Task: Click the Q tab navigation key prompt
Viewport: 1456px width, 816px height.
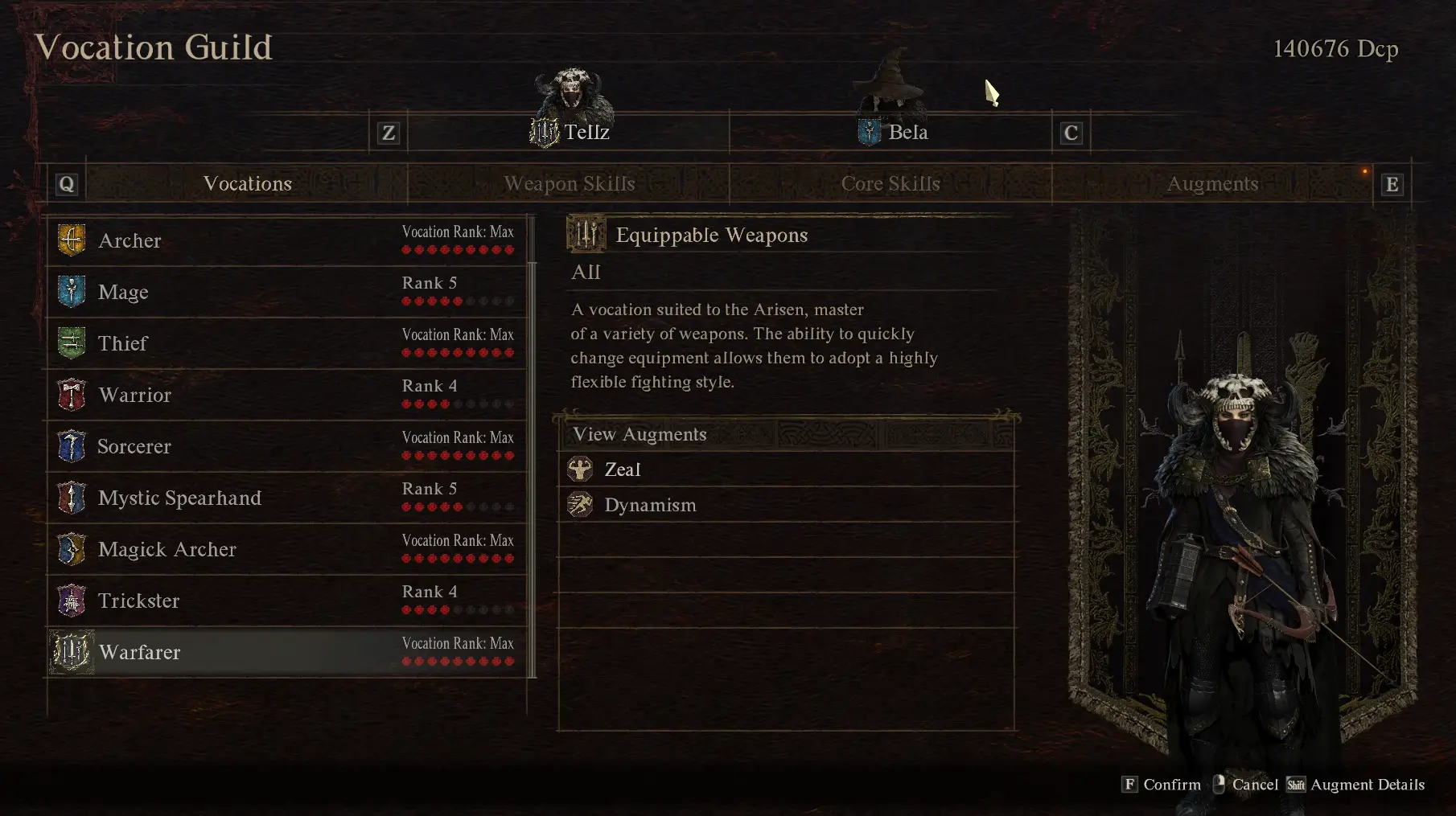Action: coord(67,182)
